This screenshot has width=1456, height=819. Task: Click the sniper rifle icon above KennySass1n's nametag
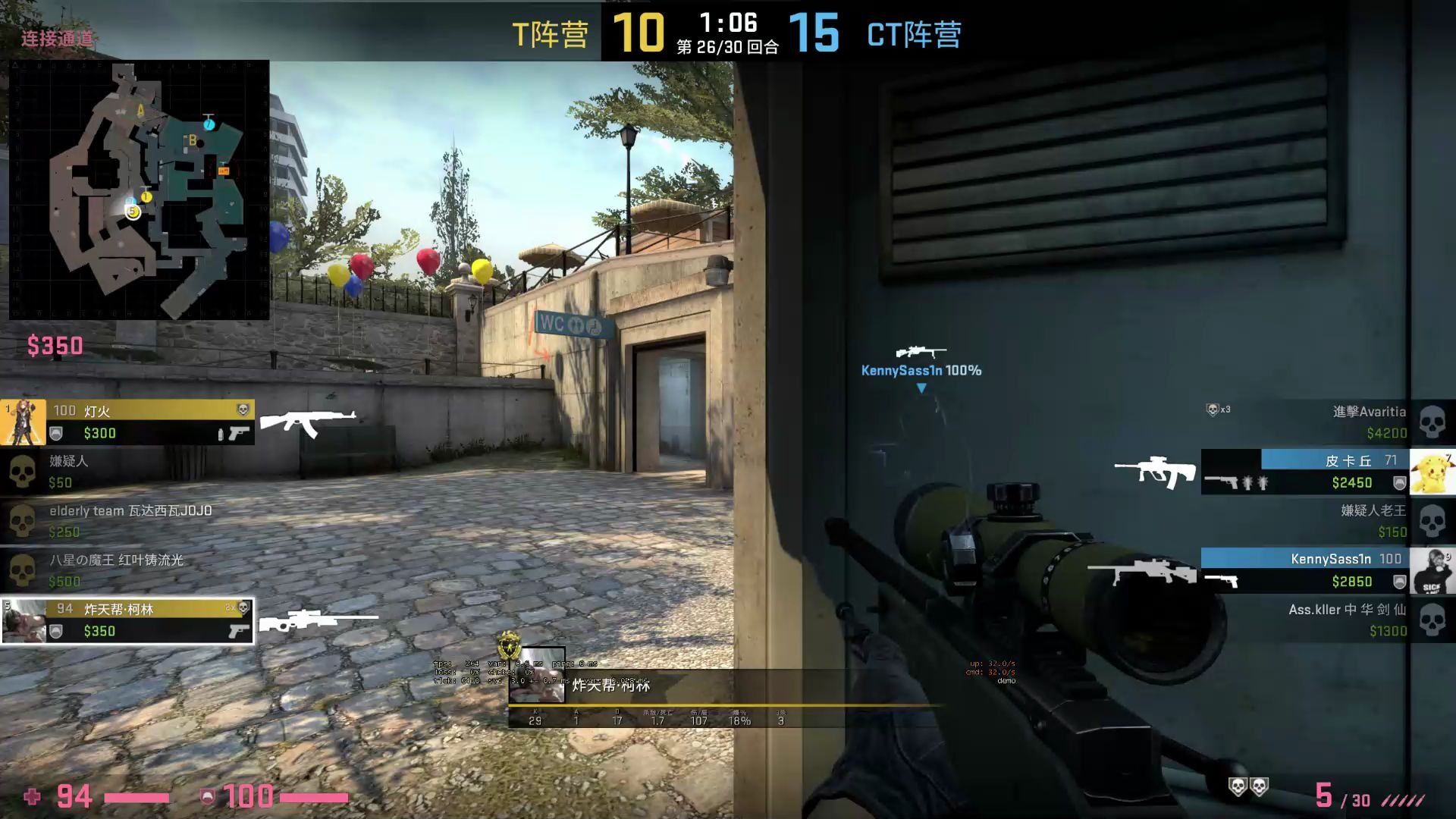click(x=921, y=352)
